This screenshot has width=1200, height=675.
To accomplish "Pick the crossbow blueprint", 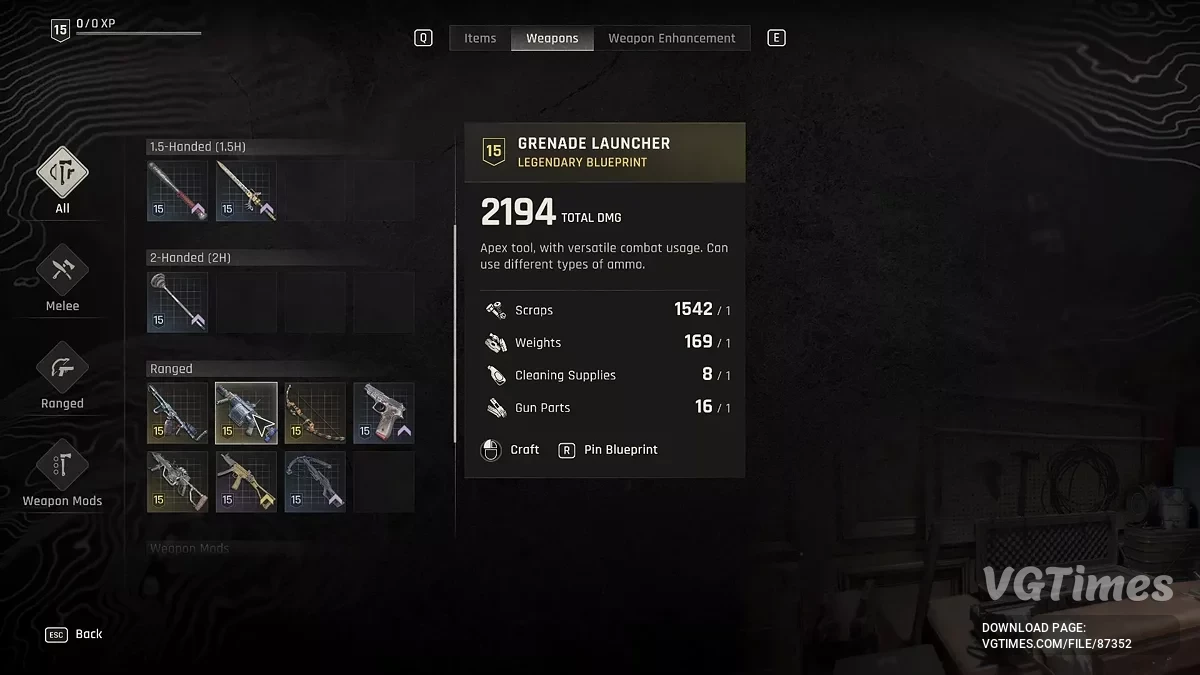I will point(315,481).
